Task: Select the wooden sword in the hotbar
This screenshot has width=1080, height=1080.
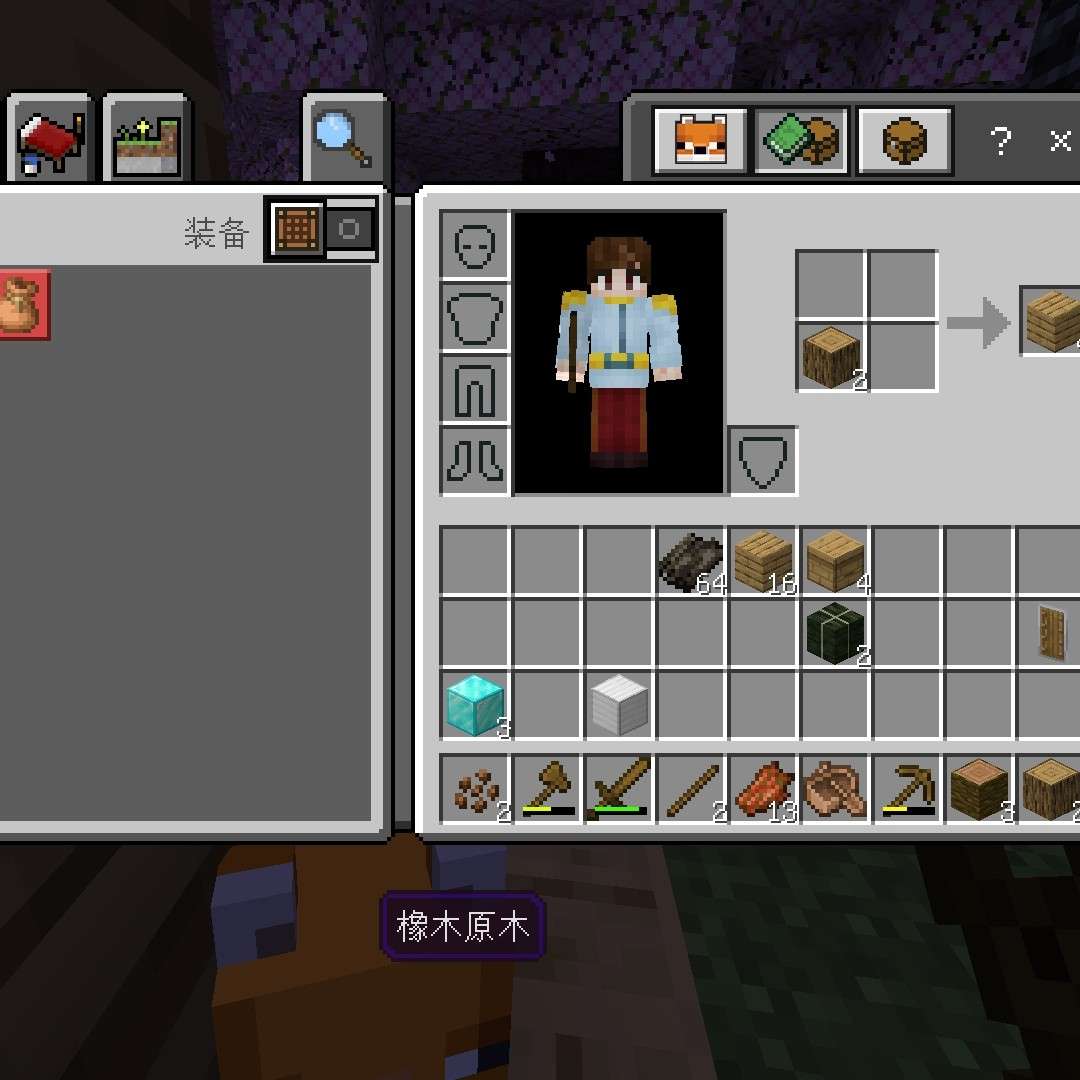Action: click(619, 789)
